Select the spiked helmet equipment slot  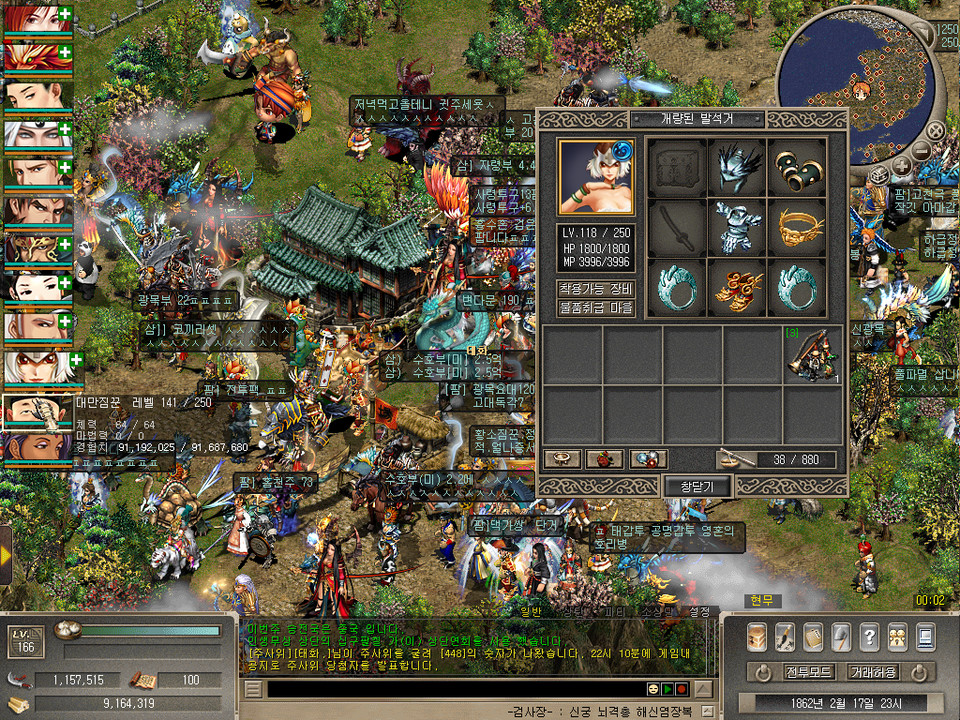[x=738, y=168]
